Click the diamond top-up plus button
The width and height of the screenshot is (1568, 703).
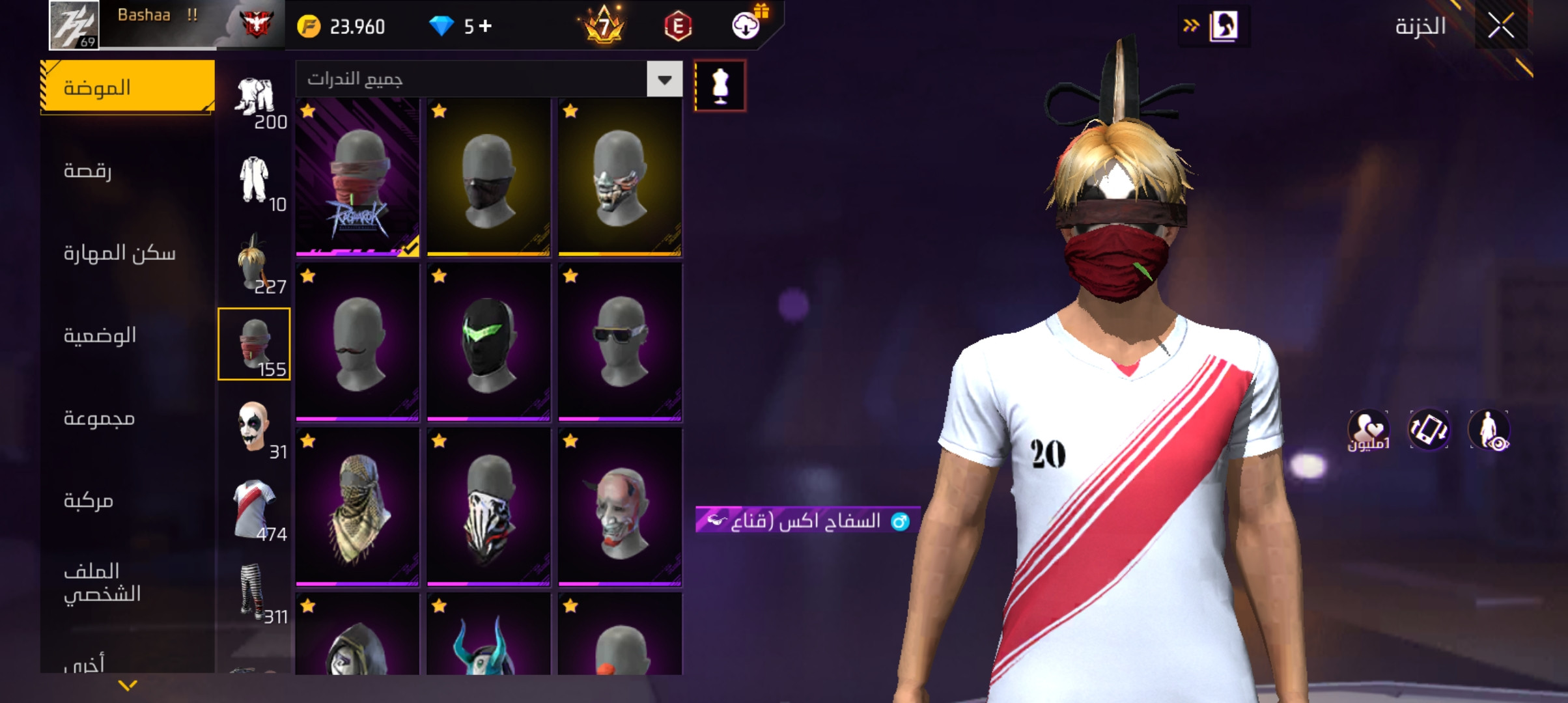tap(485, 26)
